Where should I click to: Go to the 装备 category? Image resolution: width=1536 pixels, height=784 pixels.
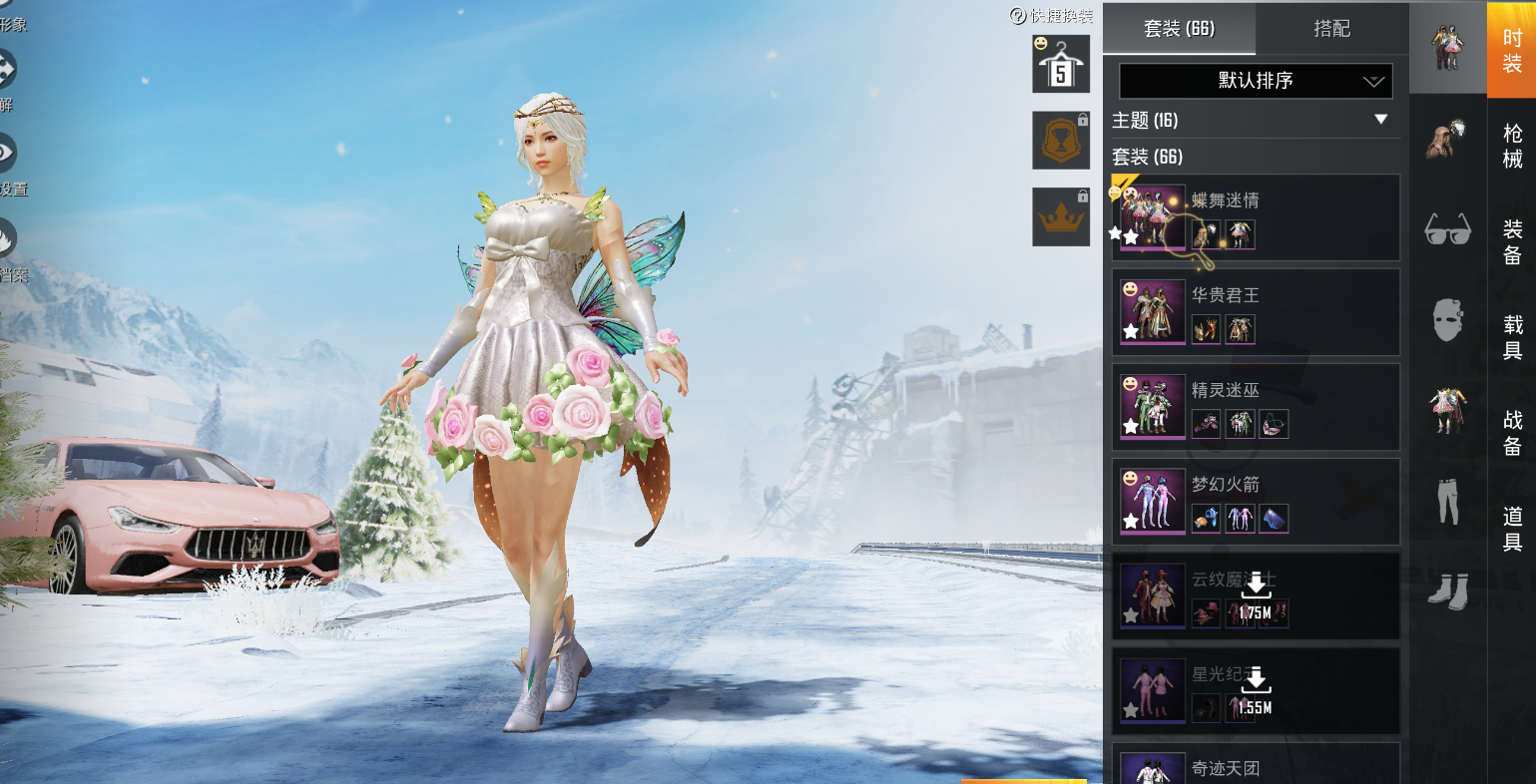click(x=1512, y=242)
